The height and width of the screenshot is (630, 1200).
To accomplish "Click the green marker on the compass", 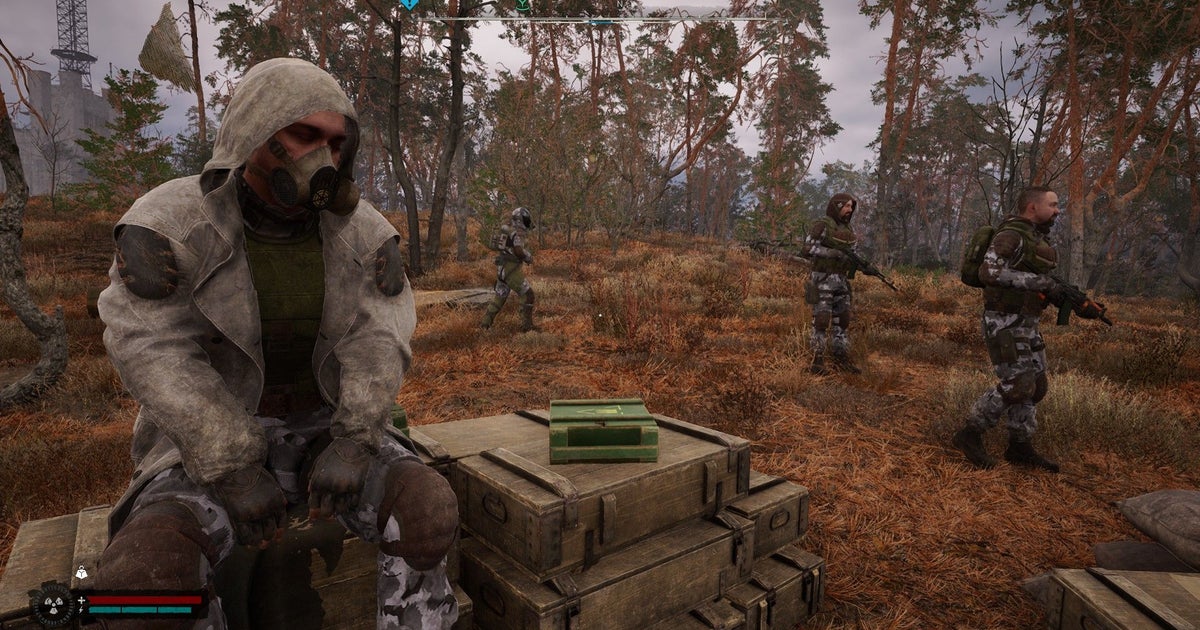I will click(522, 5).
